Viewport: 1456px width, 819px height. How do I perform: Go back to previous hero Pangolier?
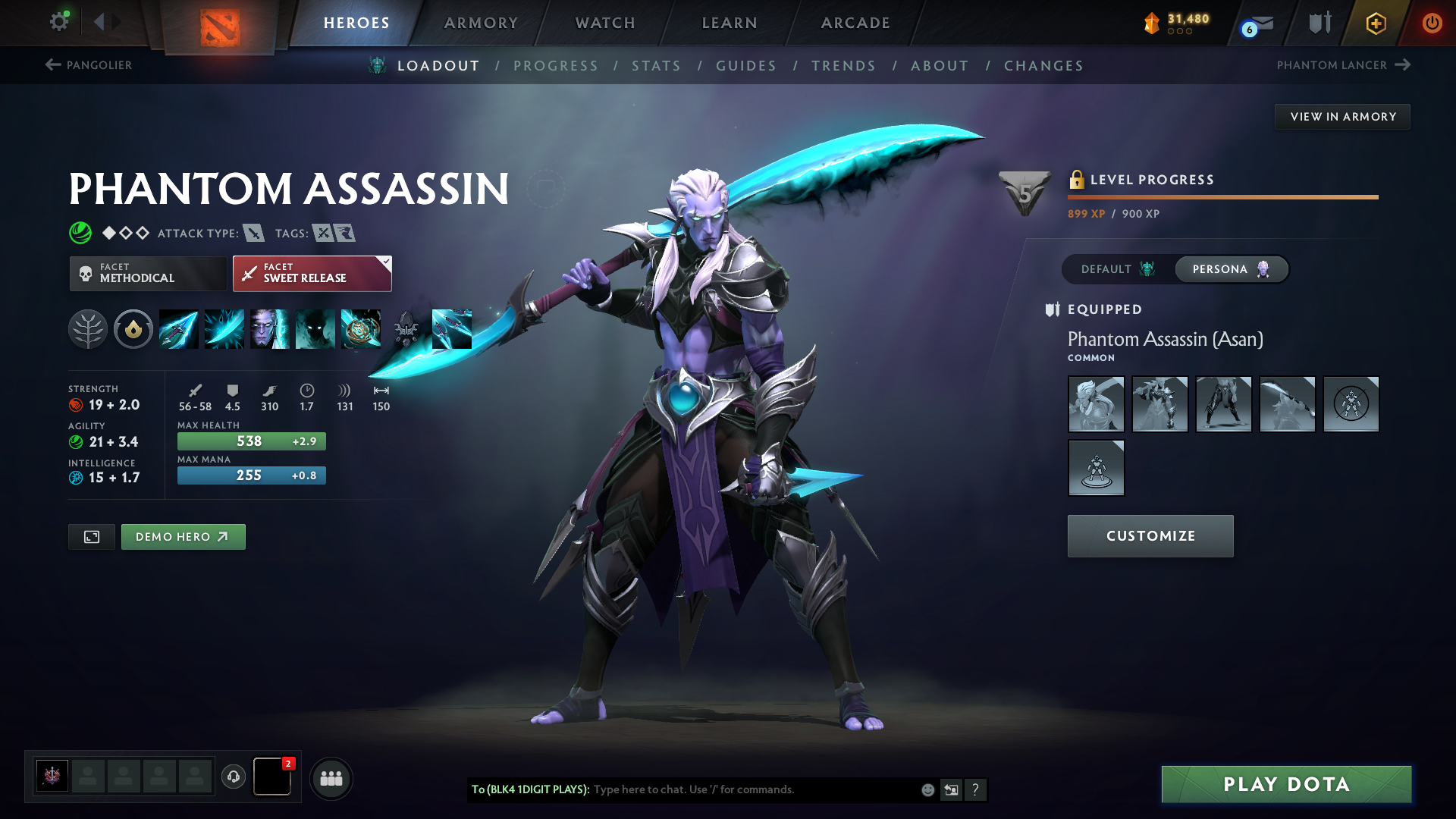[89, 65]
